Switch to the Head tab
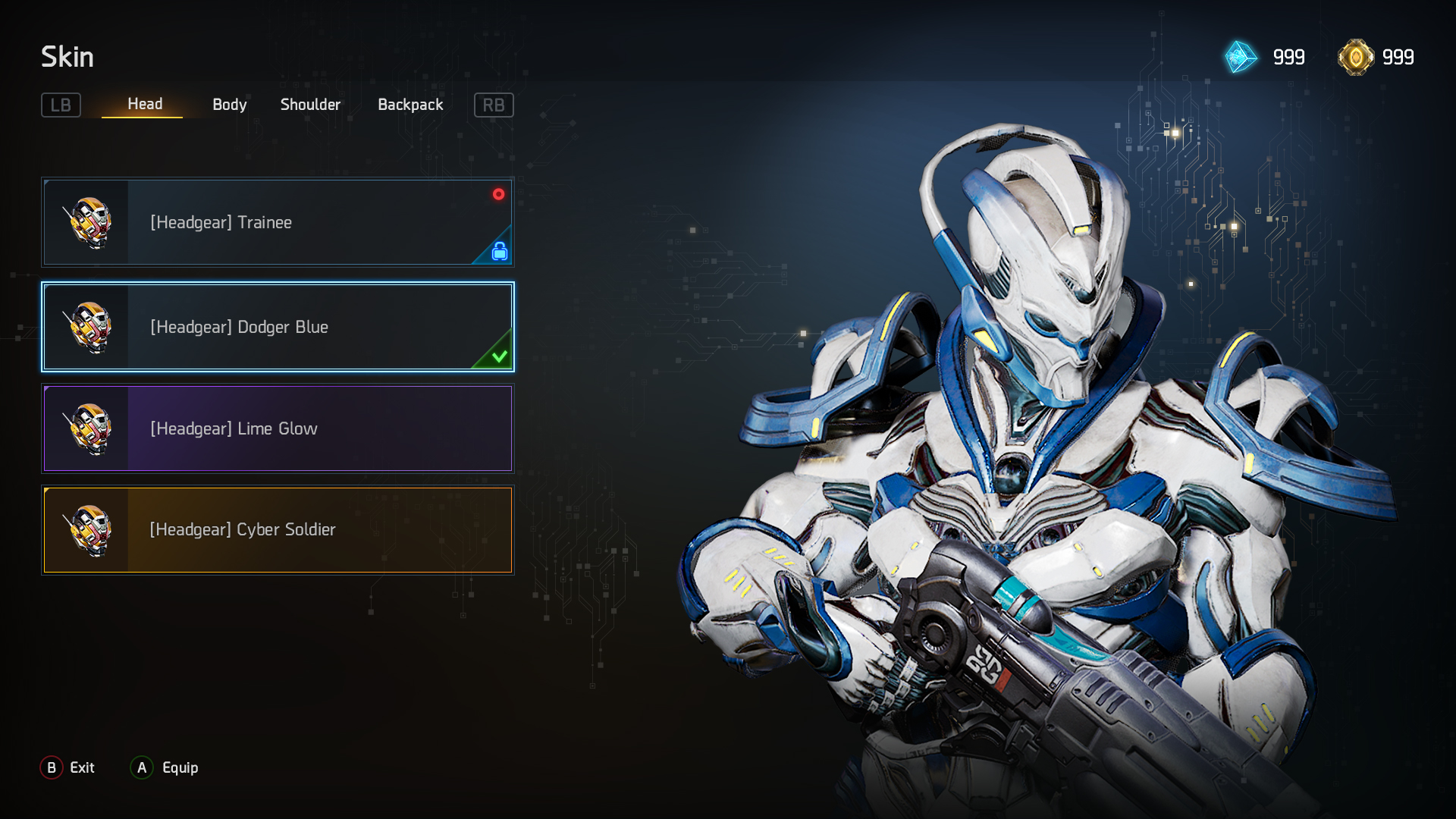 point(144,104)
